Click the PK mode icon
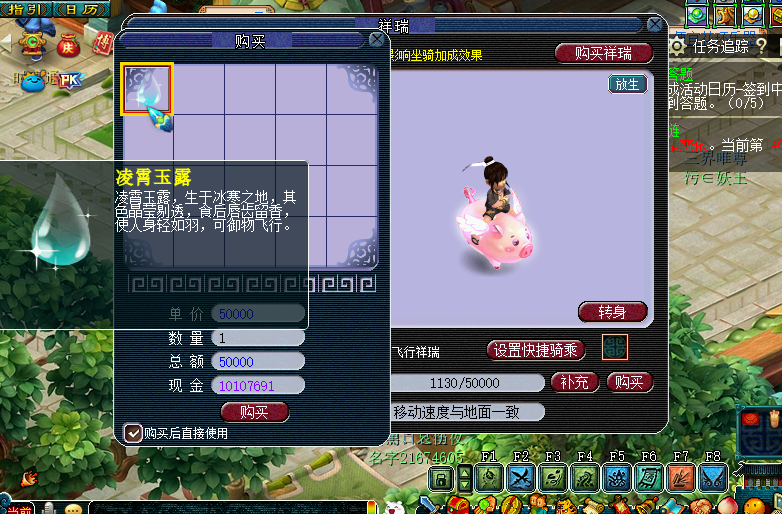 click(70, 78)
